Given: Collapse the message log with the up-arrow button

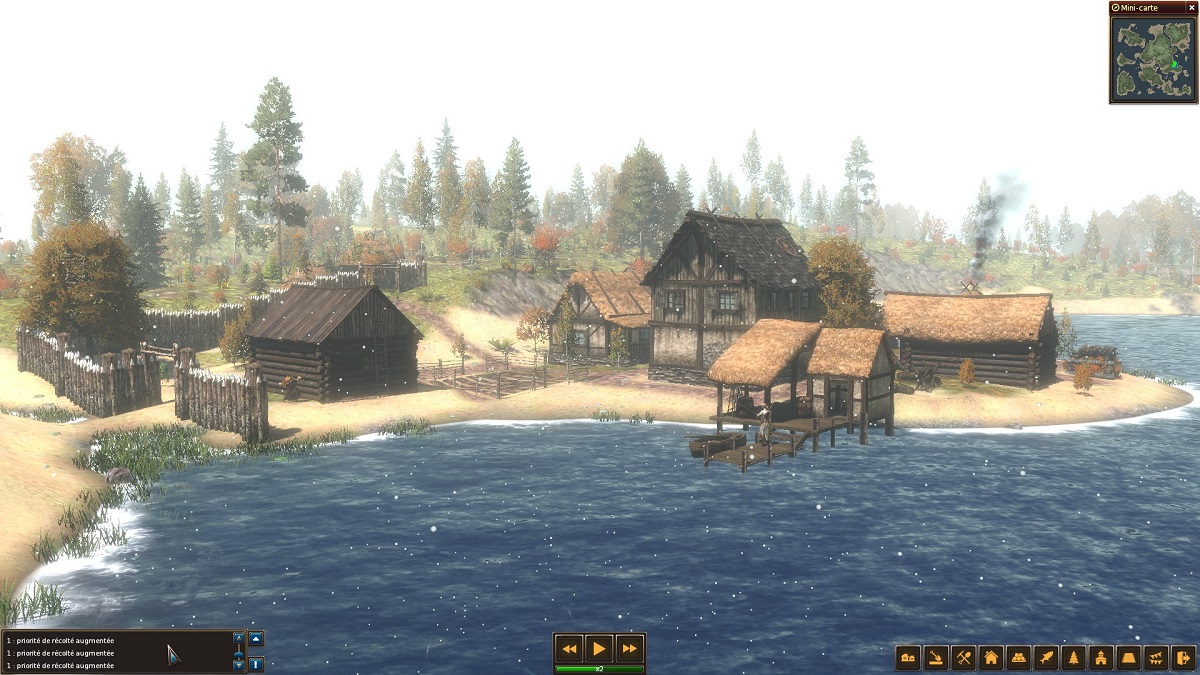Looking at the screenshot, I should pyautogui.click(x=256, y=639).
